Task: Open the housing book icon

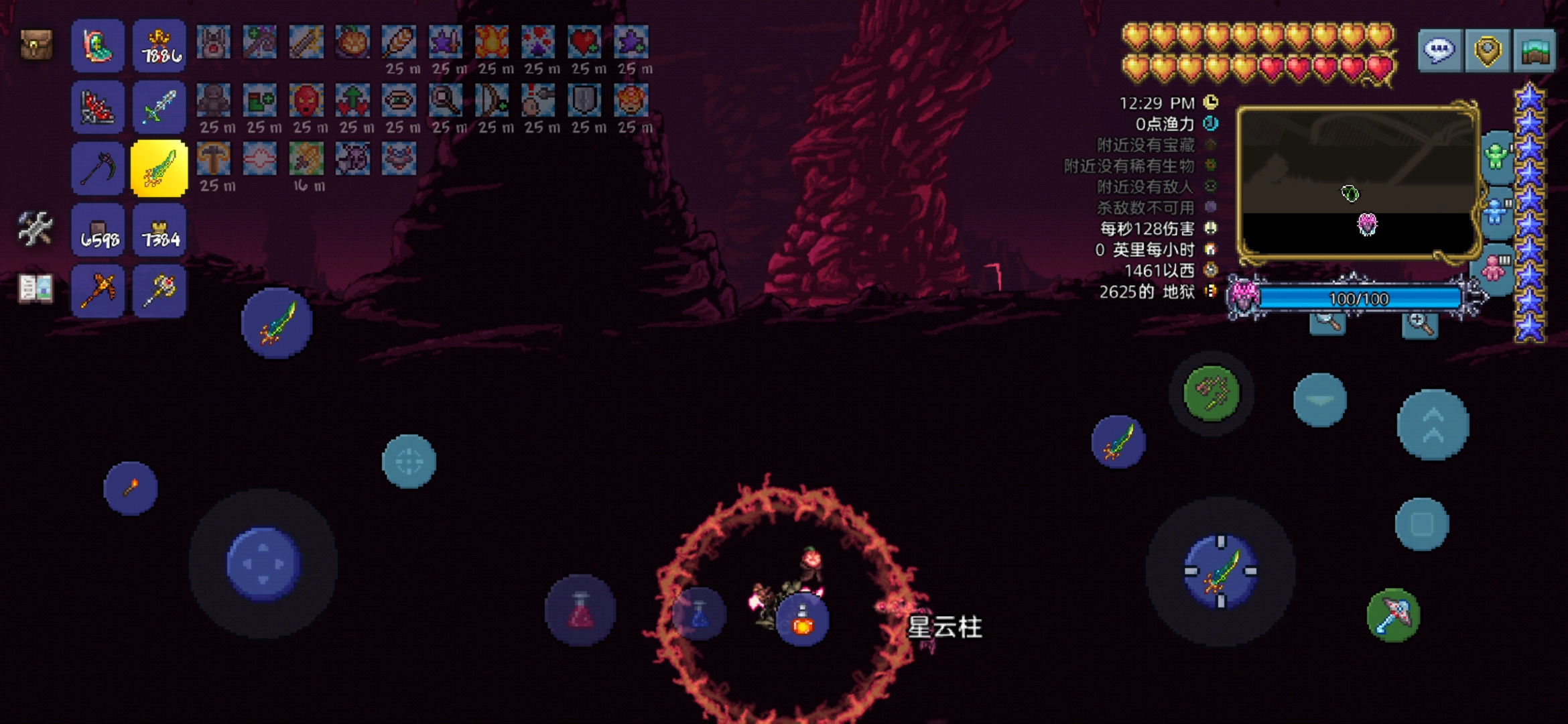Action: pyautogui.click(x=36, y=288)
